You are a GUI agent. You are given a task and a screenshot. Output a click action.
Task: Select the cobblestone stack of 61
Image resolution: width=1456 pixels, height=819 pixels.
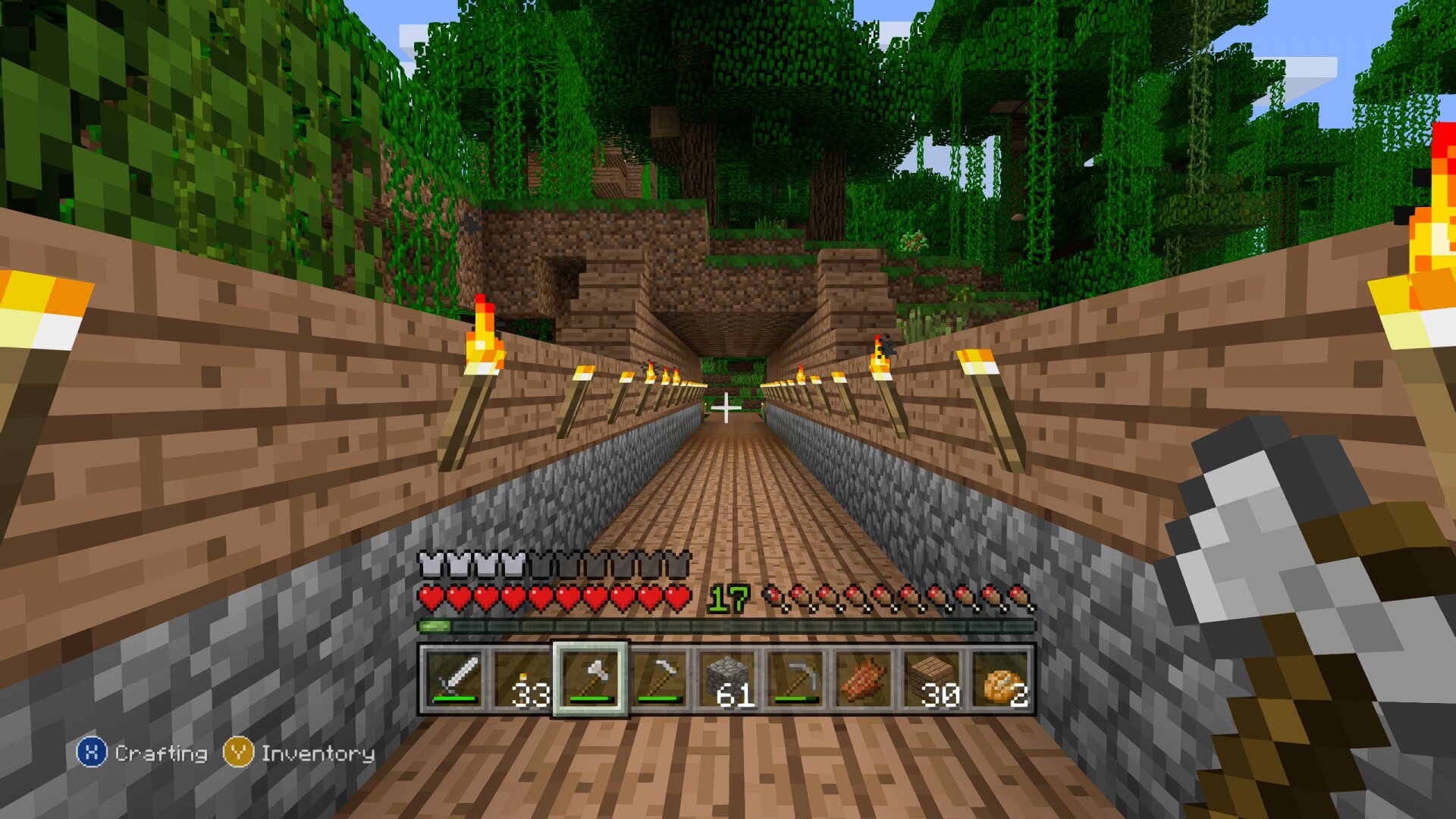coord(727,679)
